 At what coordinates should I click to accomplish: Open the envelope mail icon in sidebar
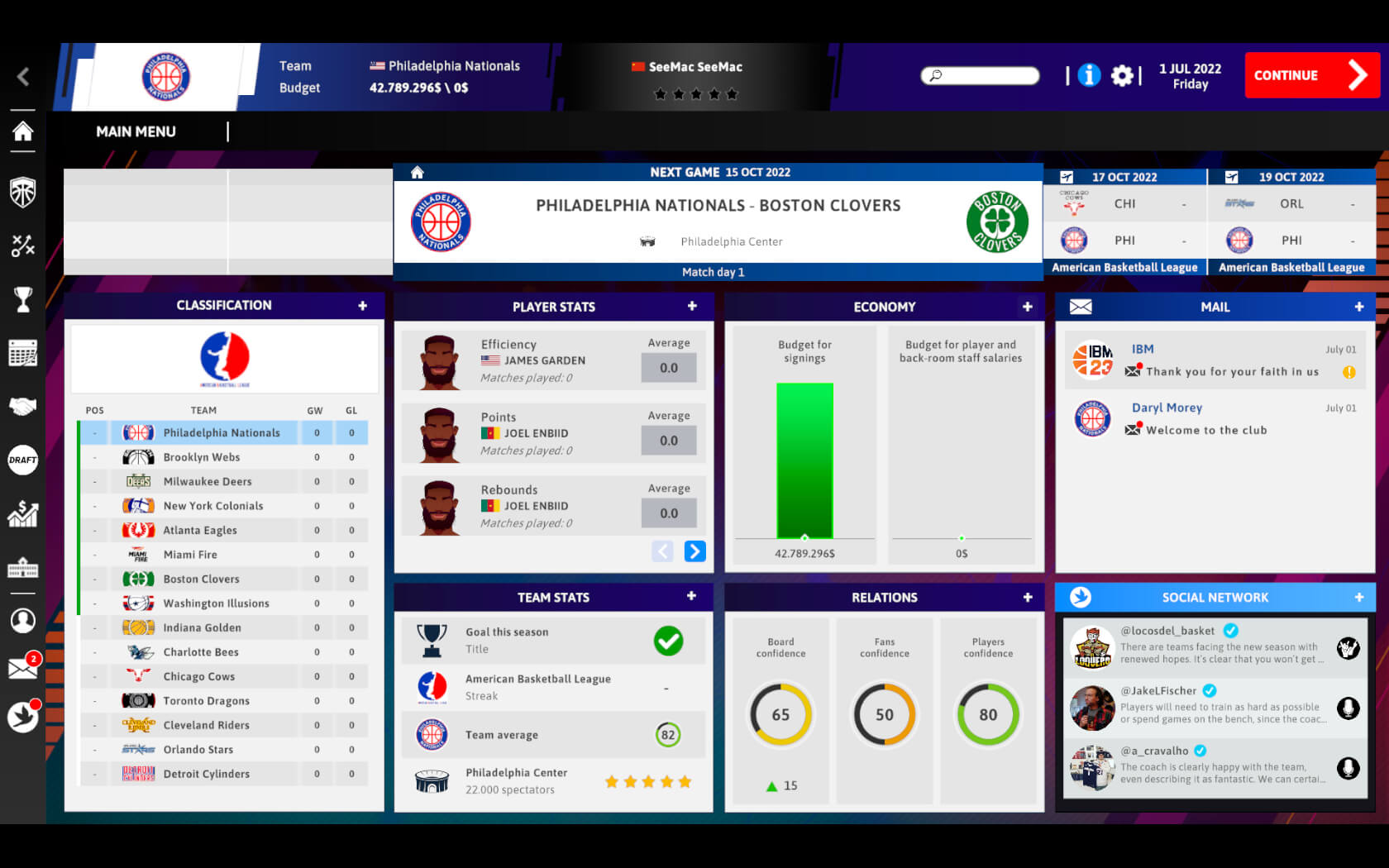(22, 668)
